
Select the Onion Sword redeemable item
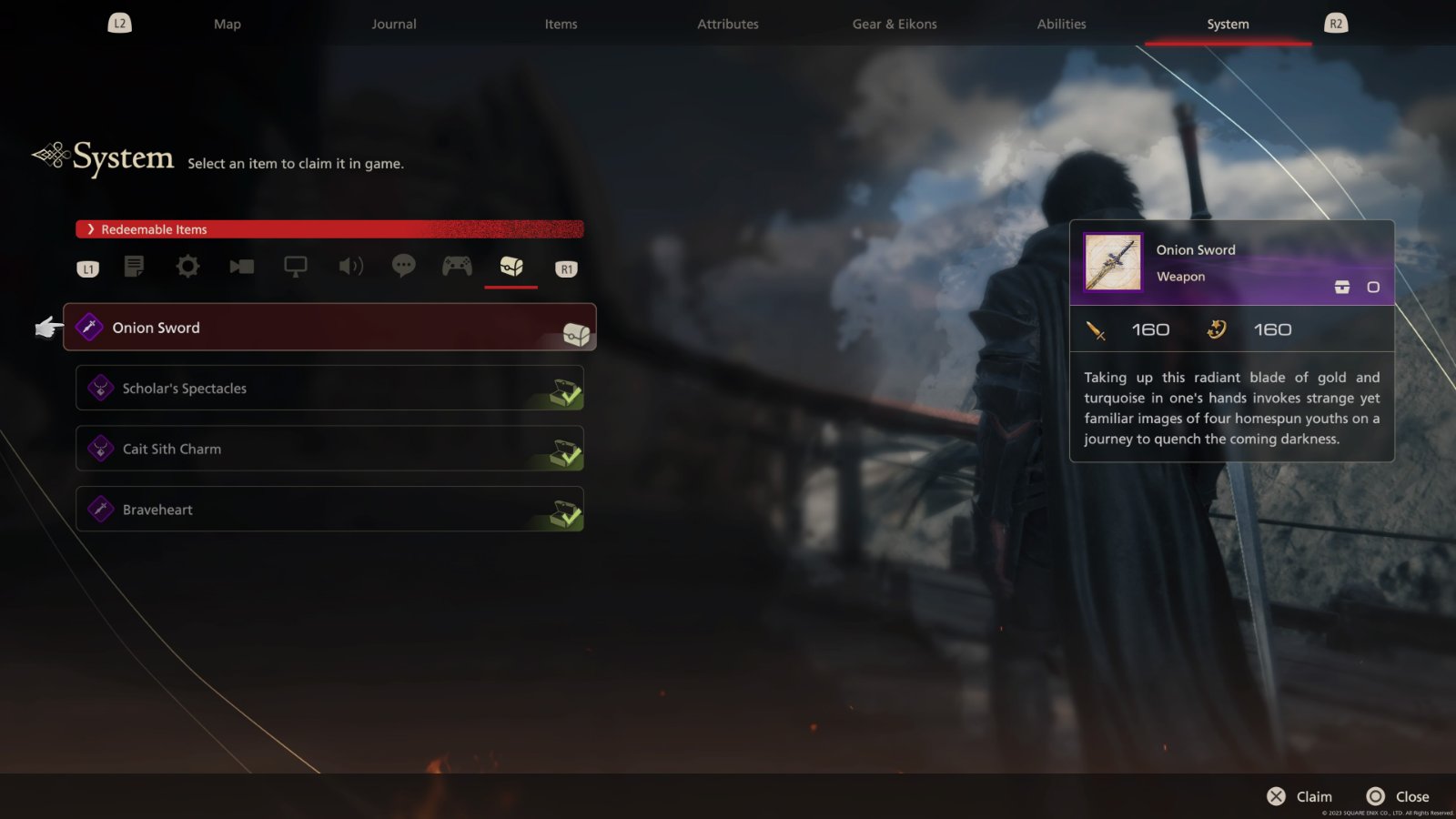click(x=329, y=328)
